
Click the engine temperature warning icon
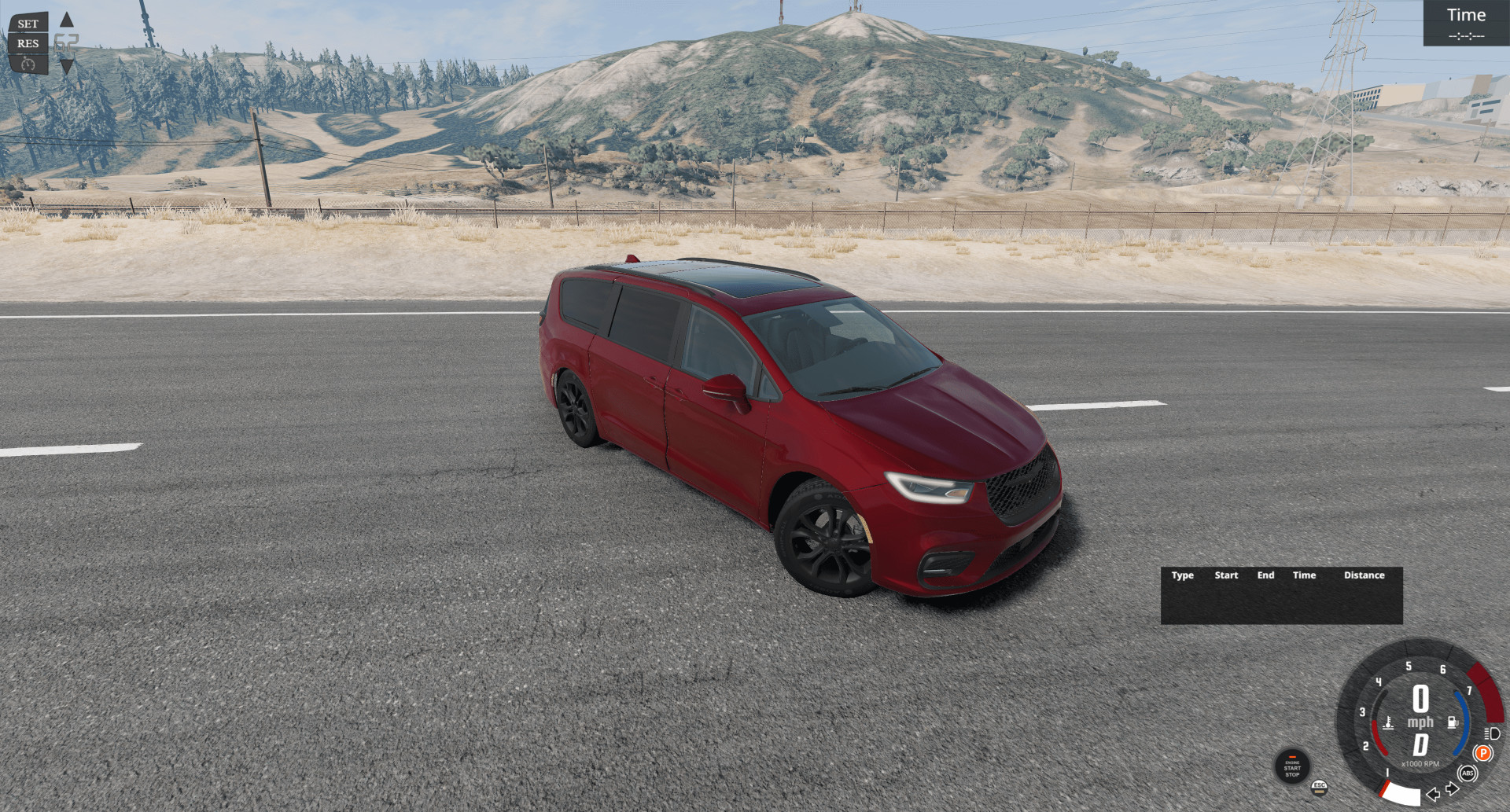[x=1389, y=722]
